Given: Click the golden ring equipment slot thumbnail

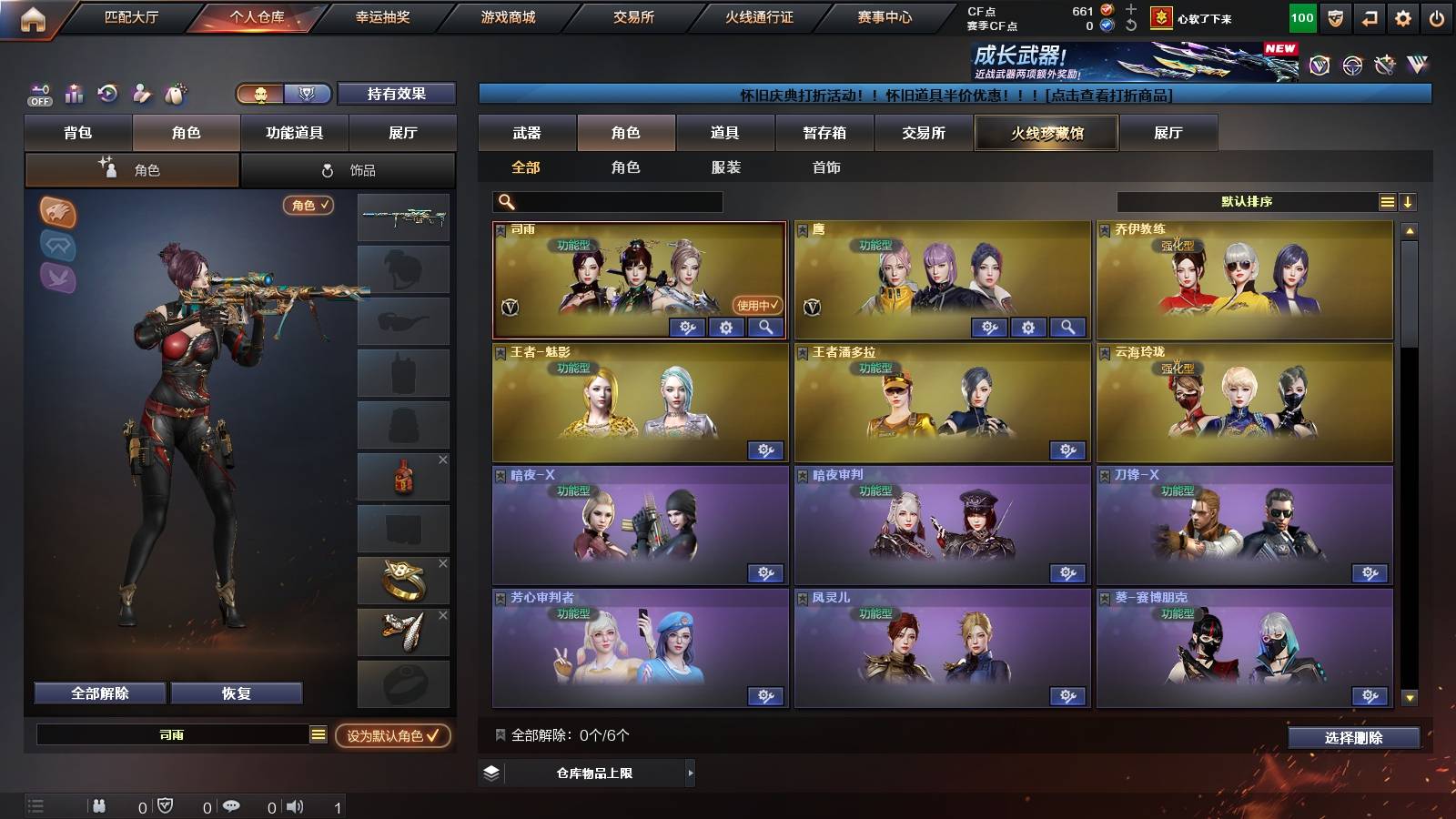Looking at the screenshot, I should click(x=403, y=579).
